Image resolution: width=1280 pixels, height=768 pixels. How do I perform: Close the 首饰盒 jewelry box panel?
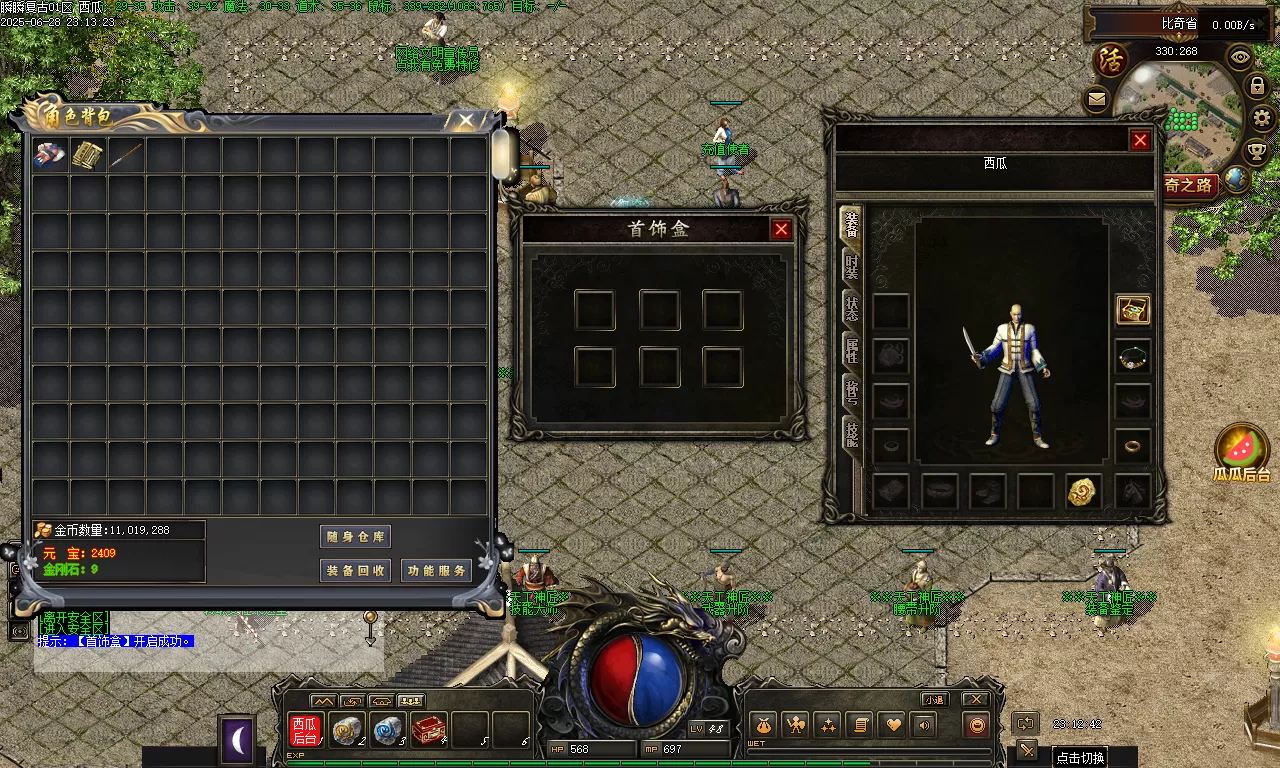coord(781,230)
